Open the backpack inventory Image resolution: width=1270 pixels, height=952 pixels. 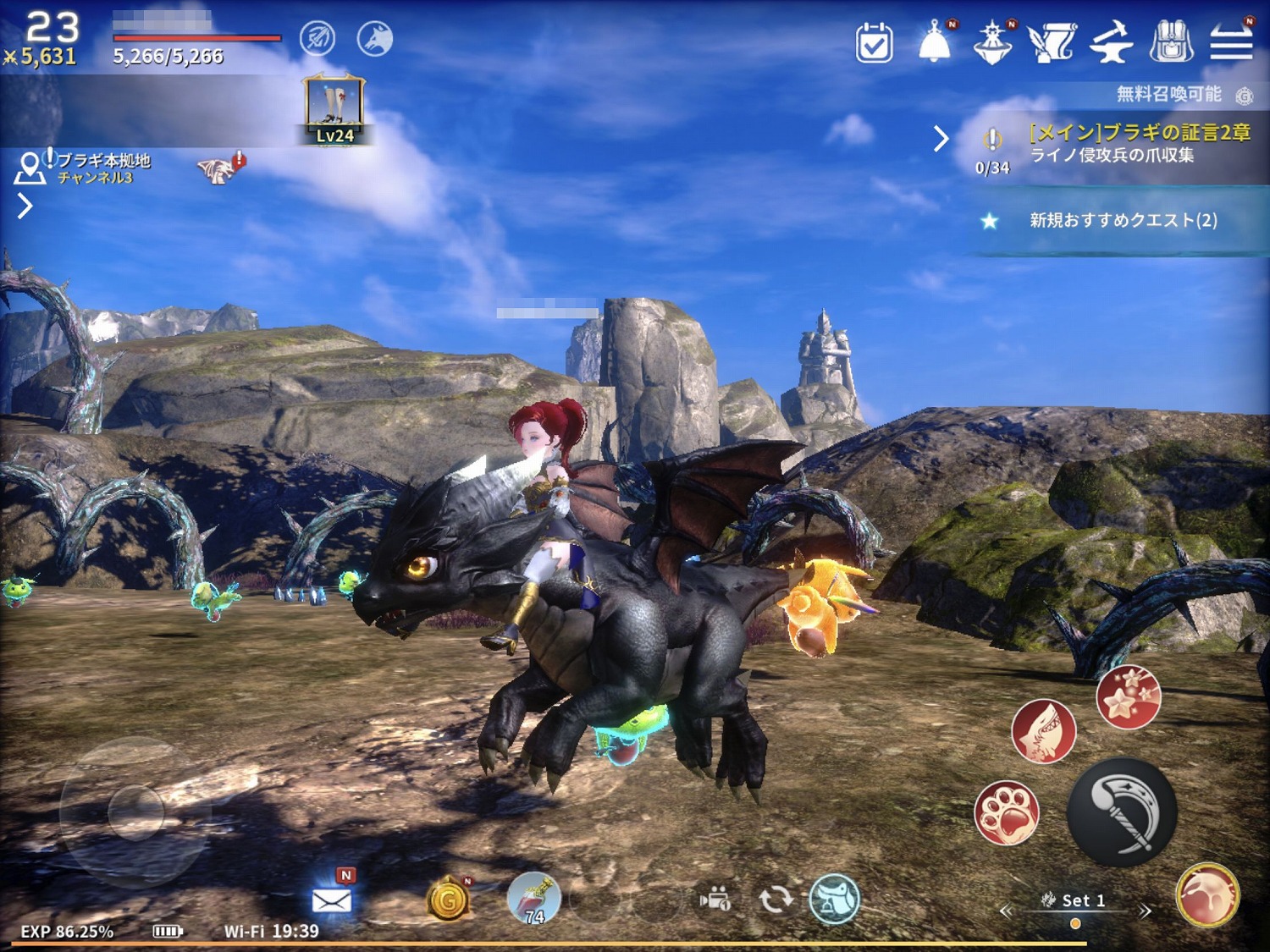(1171, 41)
